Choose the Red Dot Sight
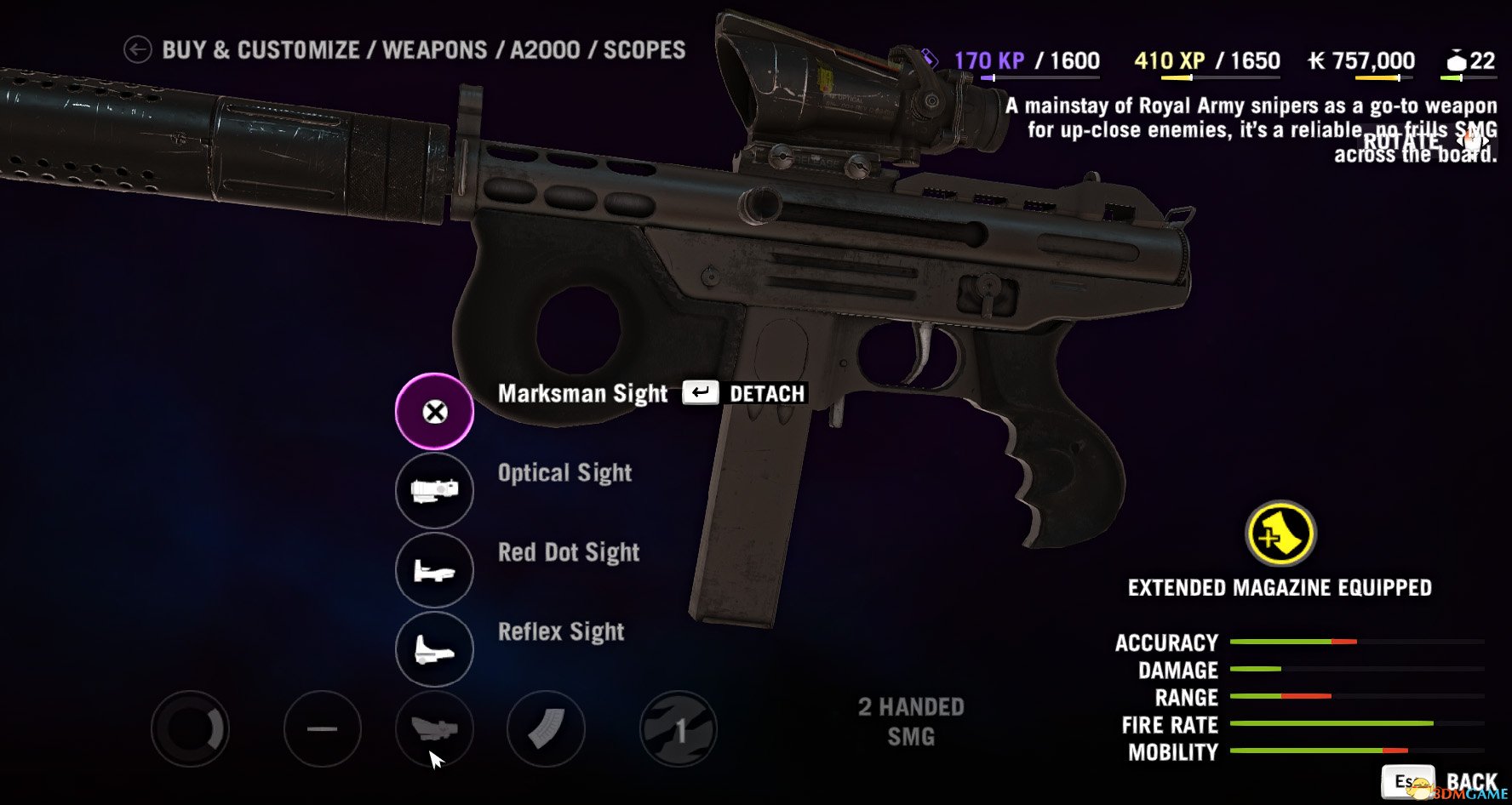The width and height of the screenshot is (1512, 805). click(434, 570)
